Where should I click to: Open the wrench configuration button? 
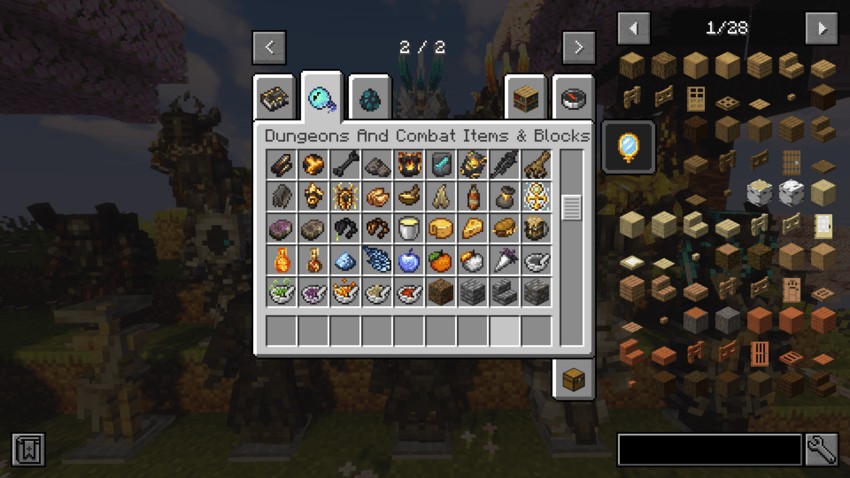tap(821, 449)
